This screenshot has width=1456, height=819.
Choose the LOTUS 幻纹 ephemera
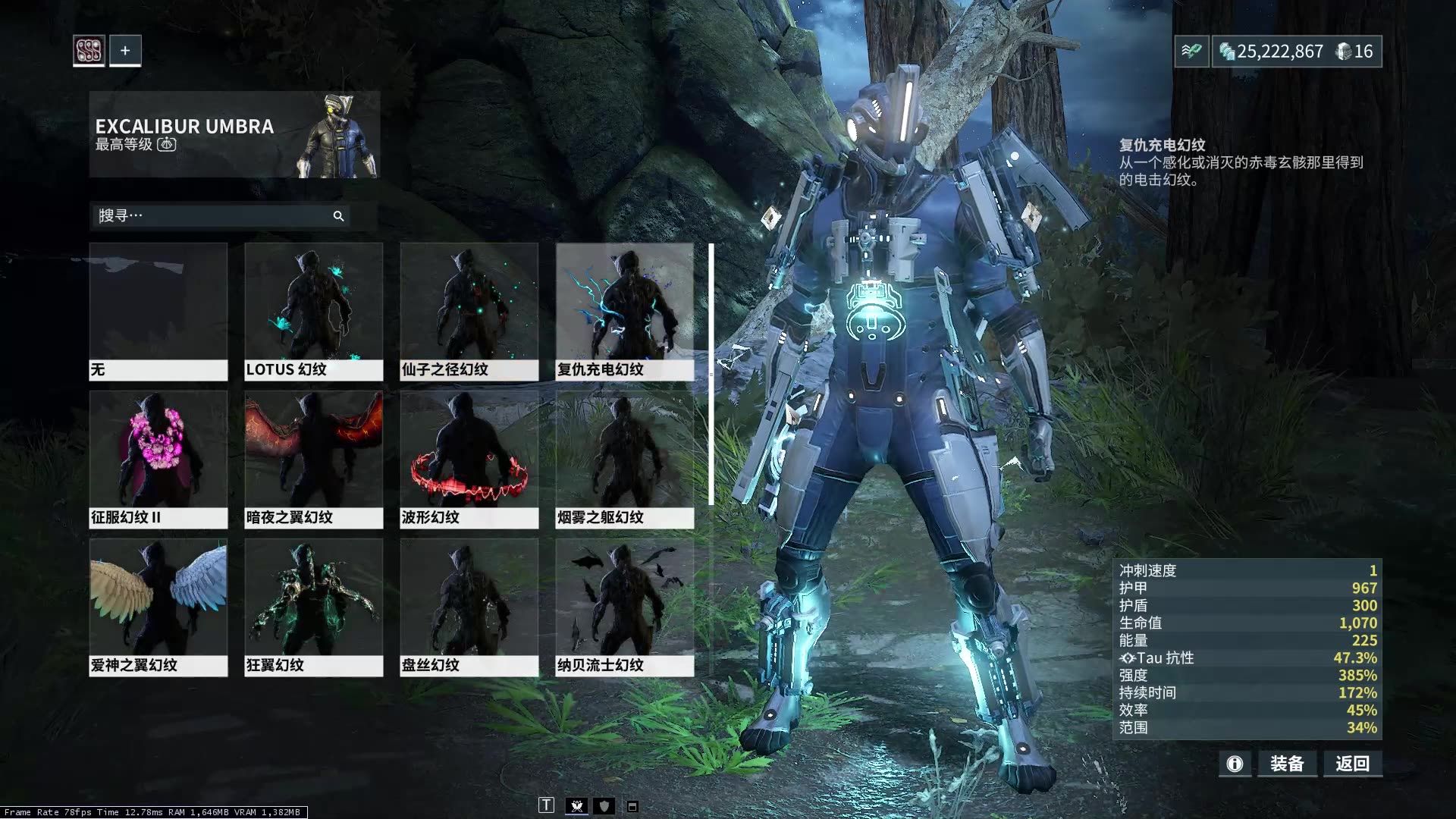coord(313,311)
